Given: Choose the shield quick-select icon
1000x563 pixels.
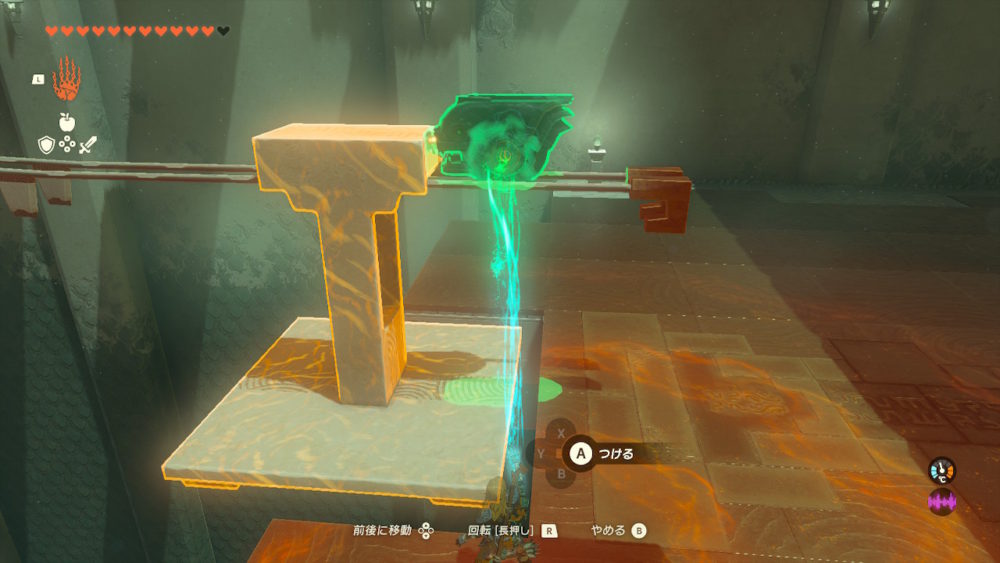Looking at the screenshot, I should point(46,145).
